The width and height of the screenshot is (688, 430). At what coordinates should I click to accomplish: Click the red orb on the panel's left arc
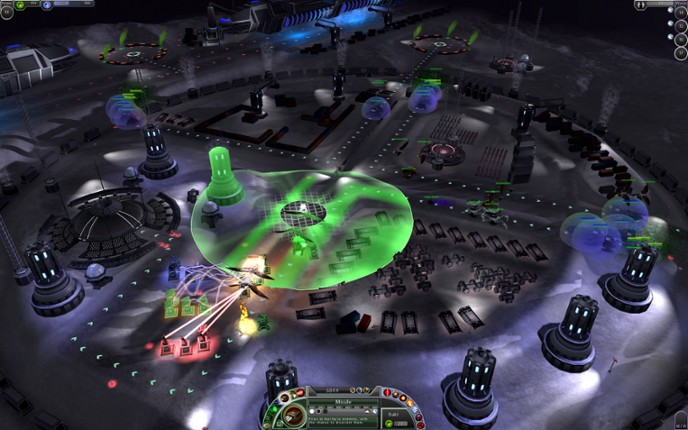(300, 393)
